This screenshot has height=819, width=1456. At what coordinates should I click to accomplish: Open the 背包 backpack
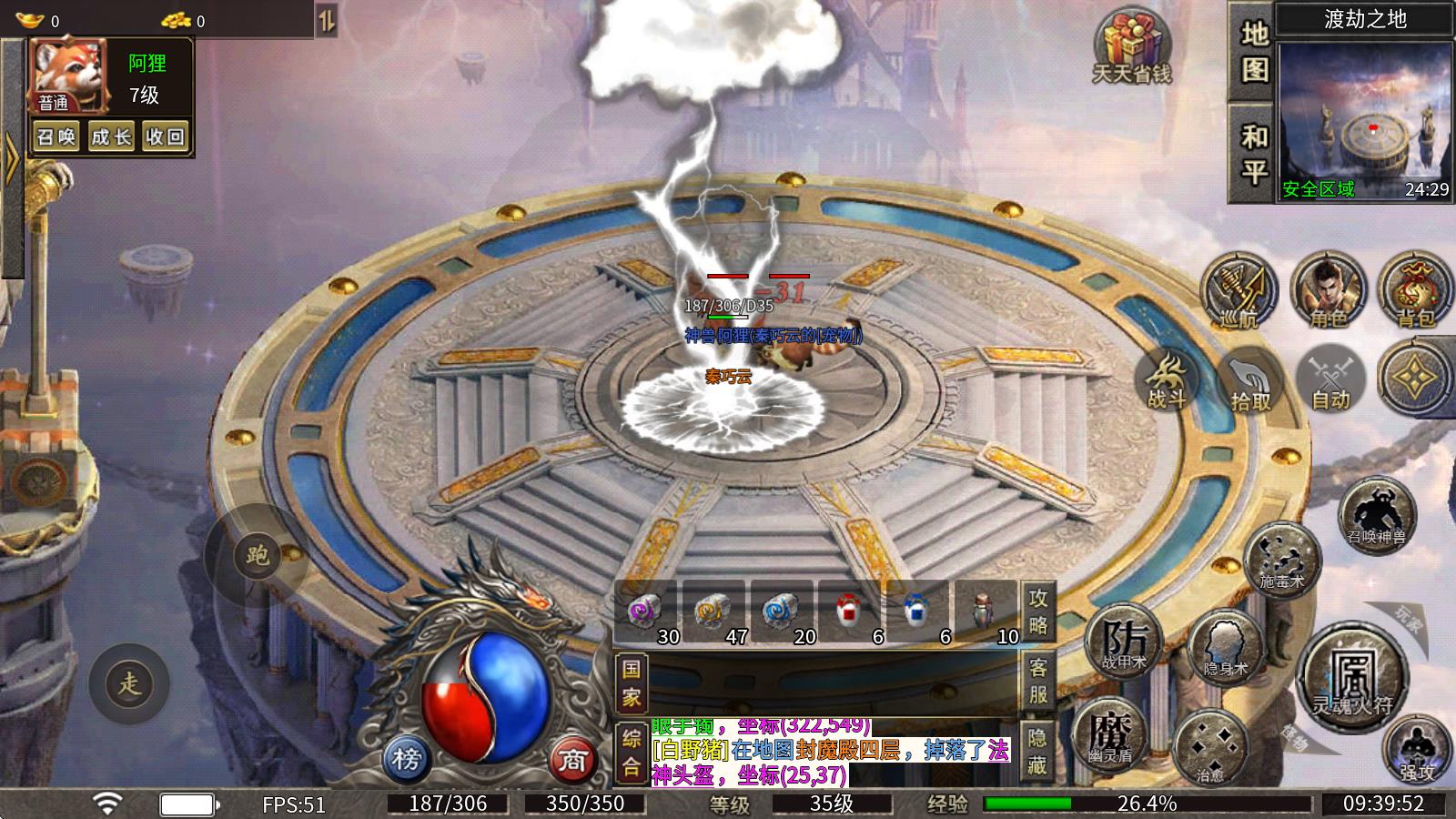(x=1414, y=289)
